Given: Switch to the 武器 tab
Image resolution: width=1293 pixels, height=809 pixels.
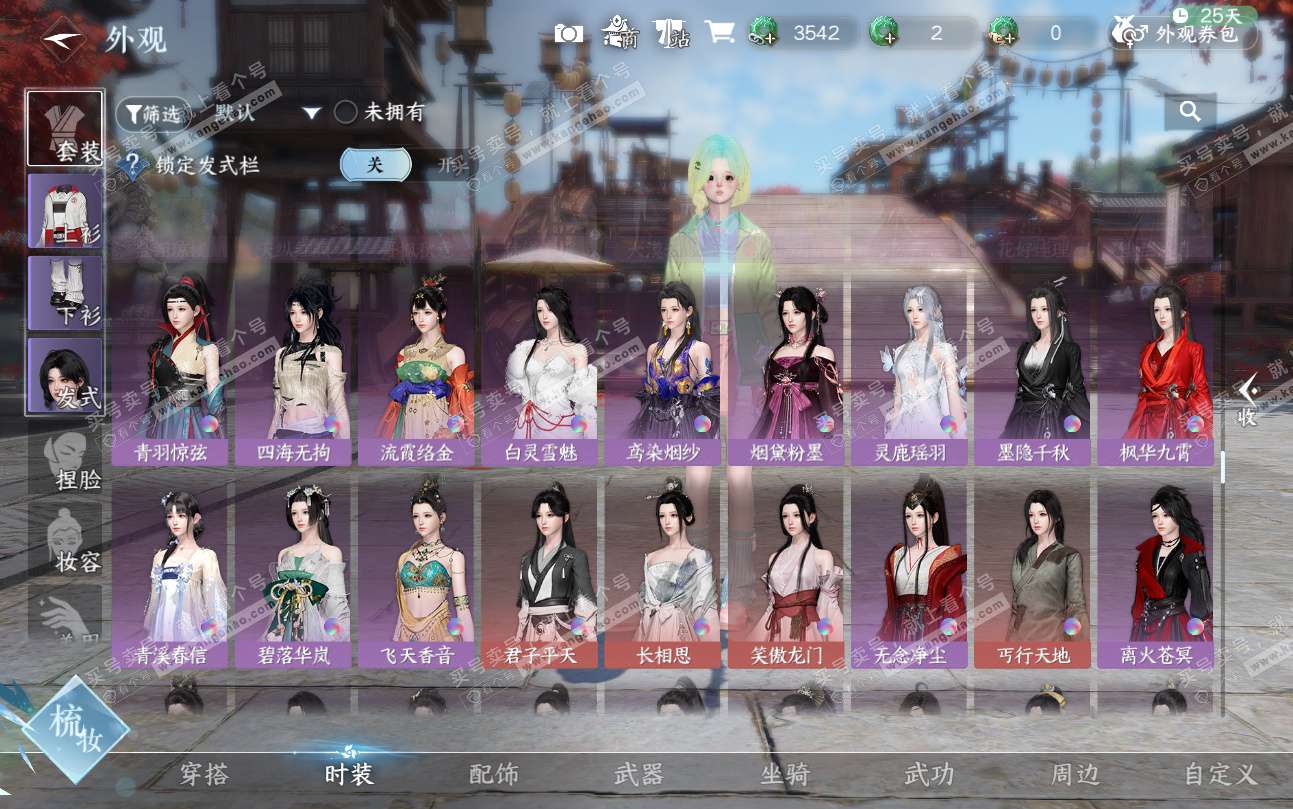Looking at the screenshot, I should click(x=638, y=774).
